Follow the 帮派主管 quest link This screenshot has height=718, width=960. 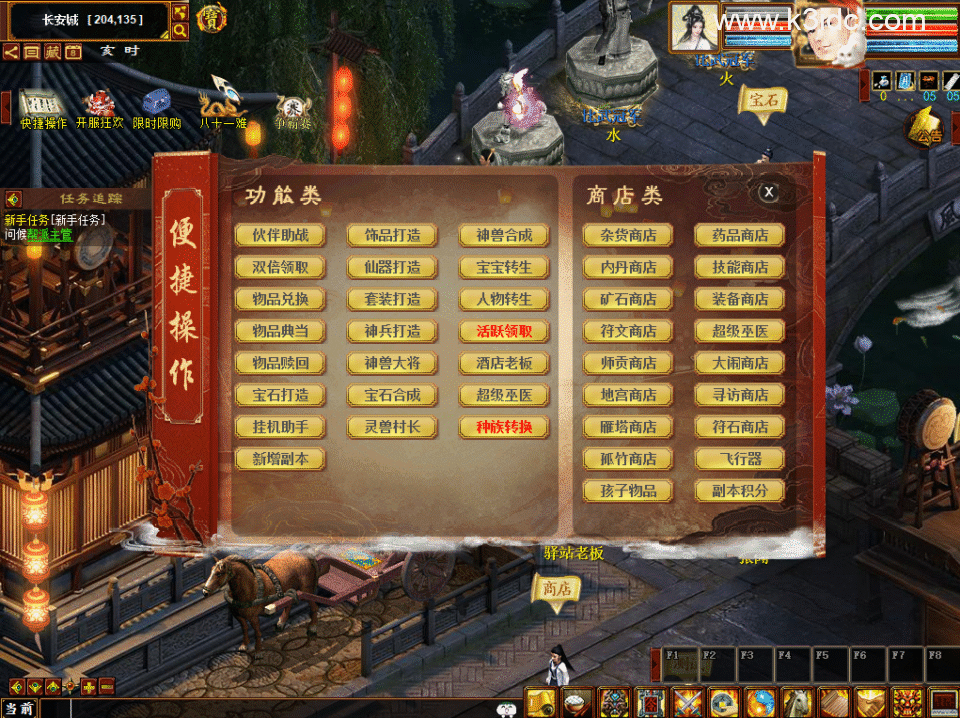50,234
